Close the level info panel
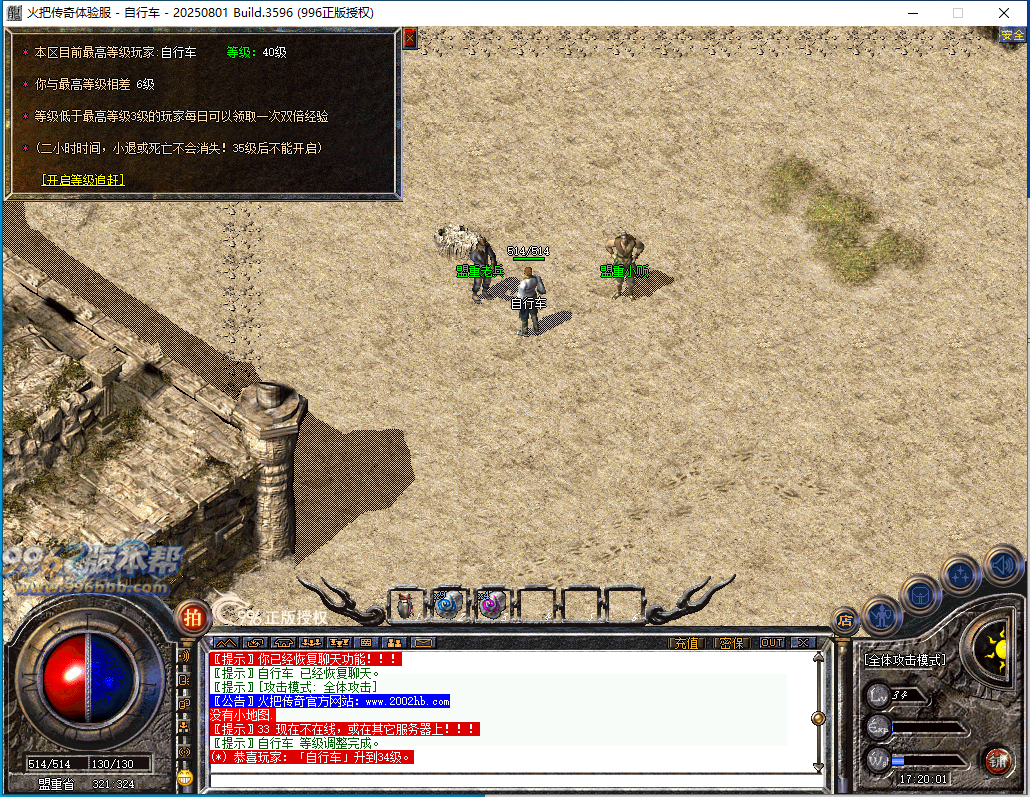The width and height of the screenshot is (1030, 797). tap(410, 38)
